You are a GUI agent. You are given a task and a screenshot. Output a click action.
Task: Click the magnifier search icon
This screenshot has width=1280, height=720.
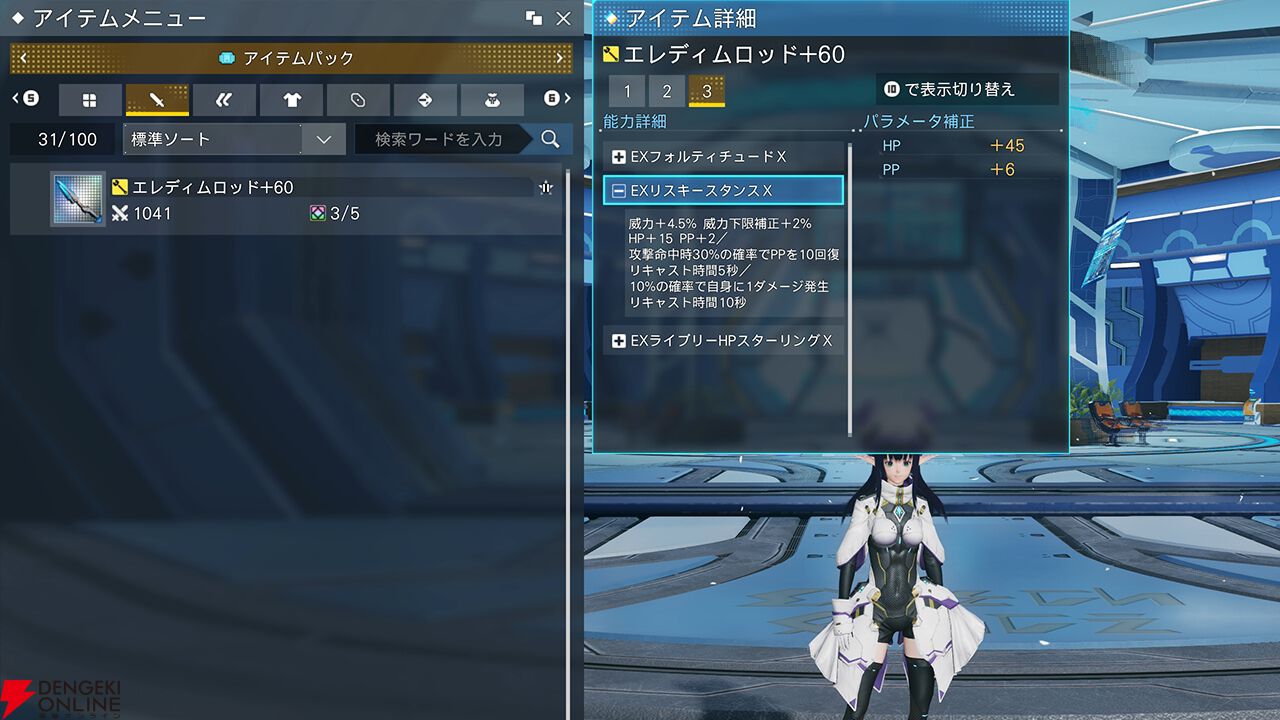tap(549, 140)
